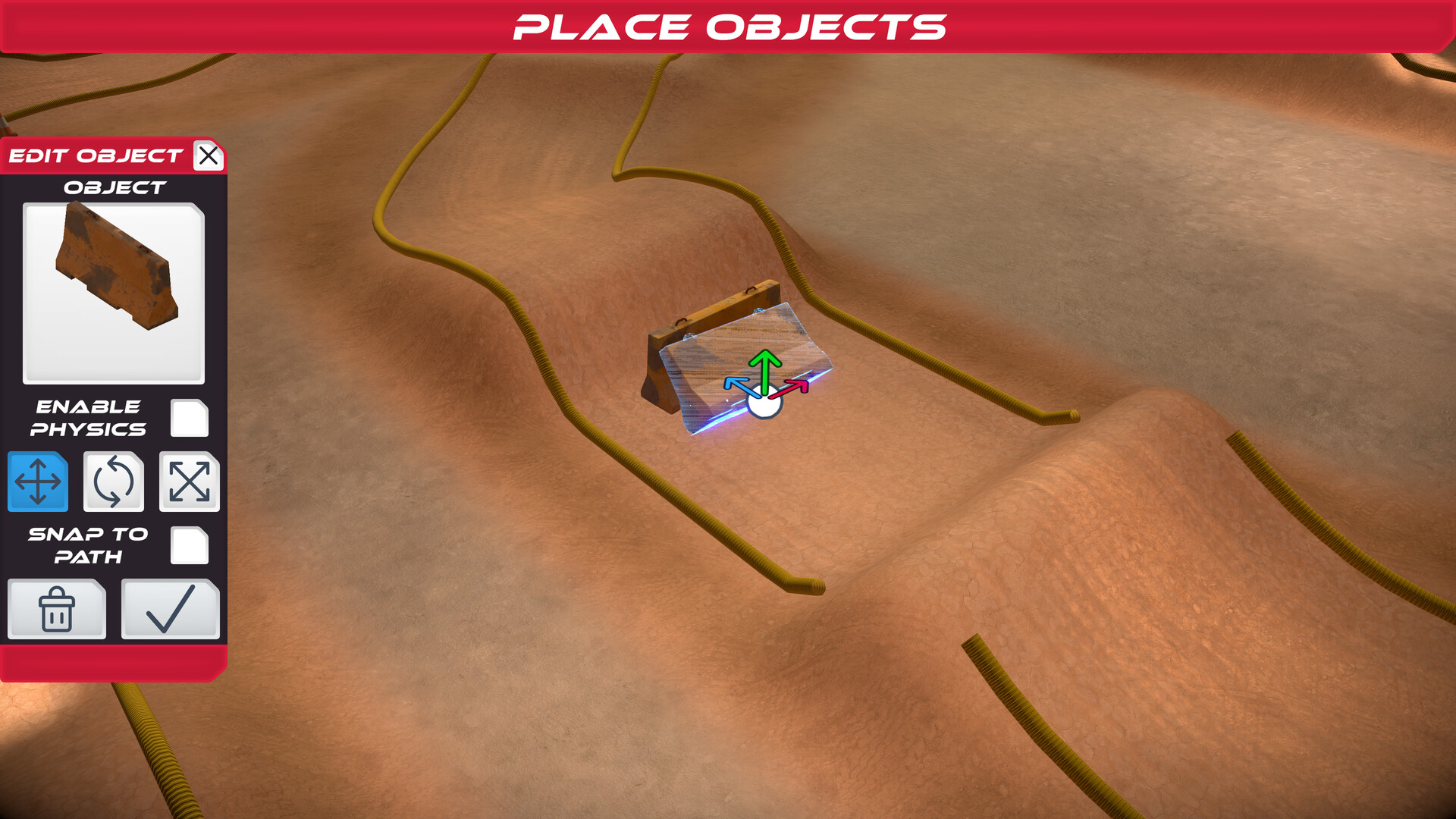1456x819 pixels.
Task: Click the red axis arrow on the gizmo
Action: [795, 387]
